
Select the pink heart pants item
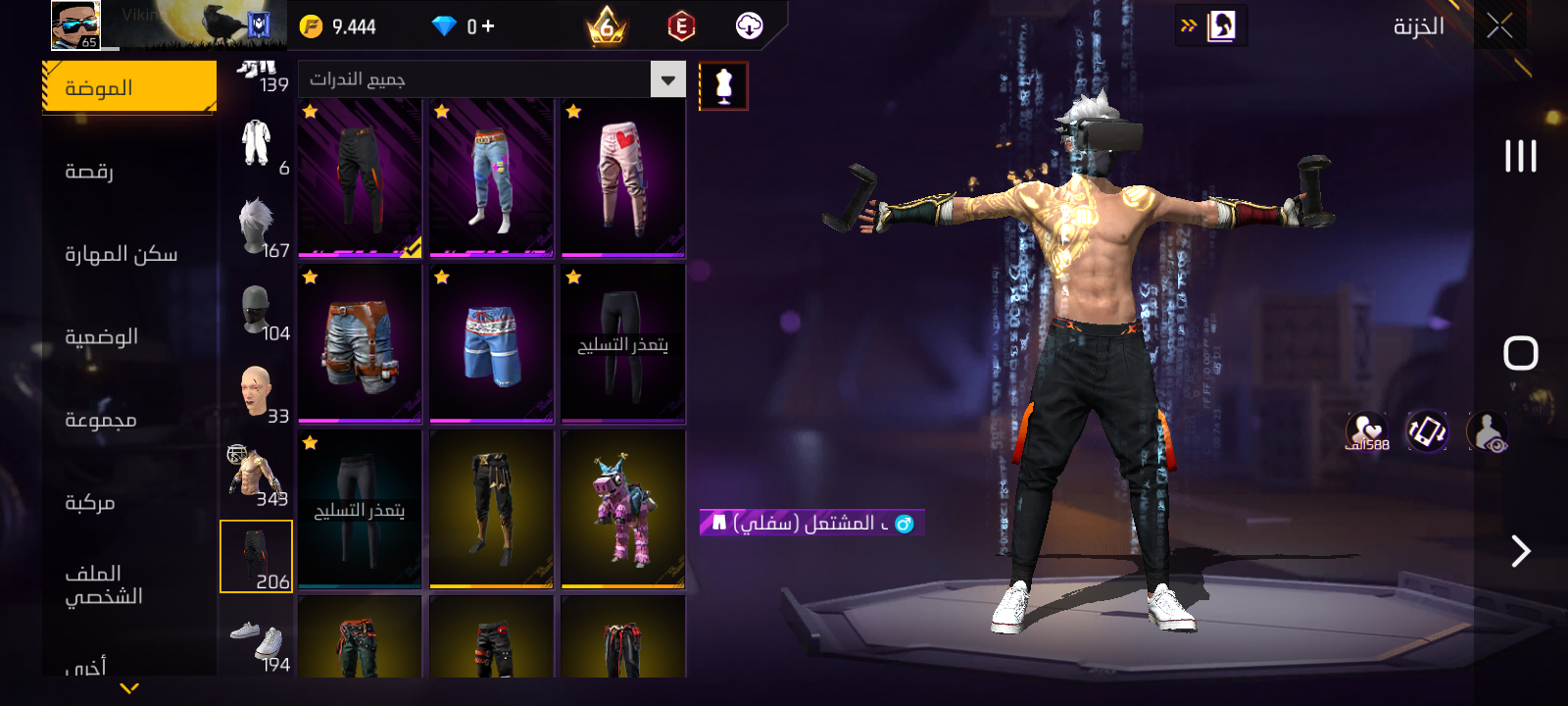point(623,177)
